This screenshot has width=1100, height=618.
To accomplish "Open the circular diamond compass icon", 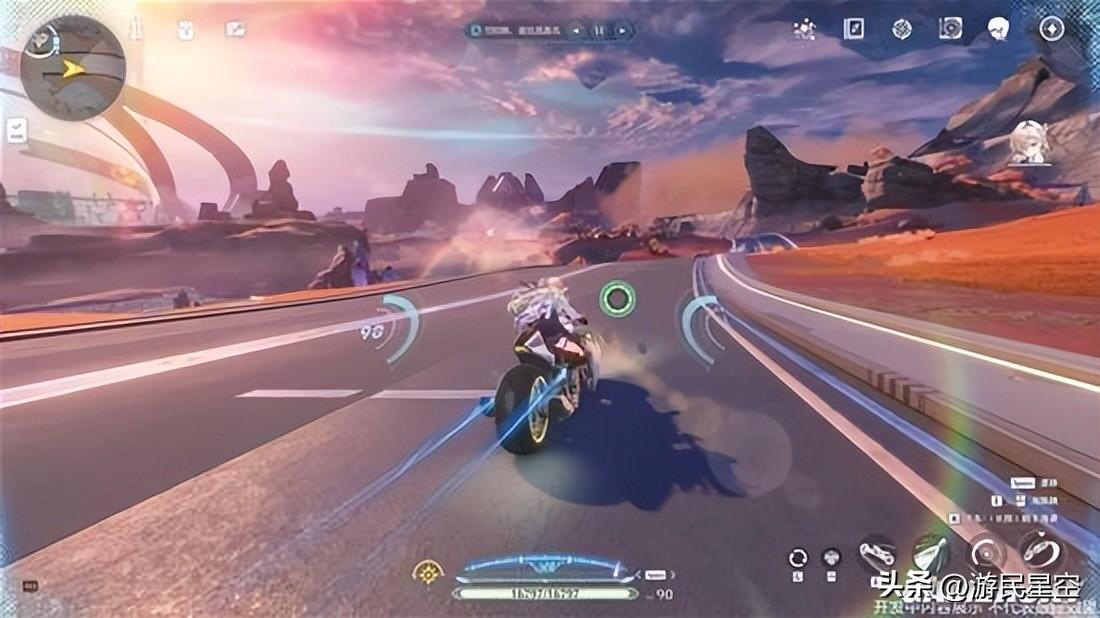I will [1050, 28].
